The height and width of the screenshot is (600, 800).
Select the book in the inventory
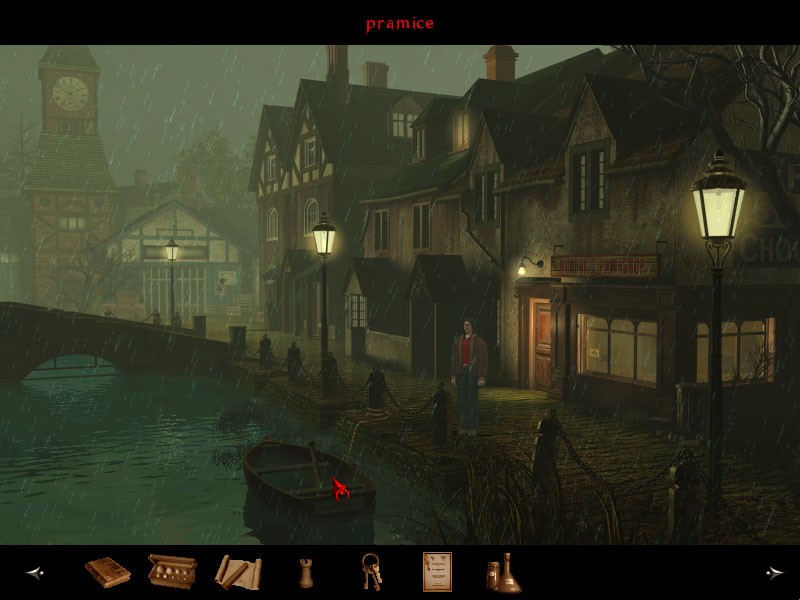(107, 572)
